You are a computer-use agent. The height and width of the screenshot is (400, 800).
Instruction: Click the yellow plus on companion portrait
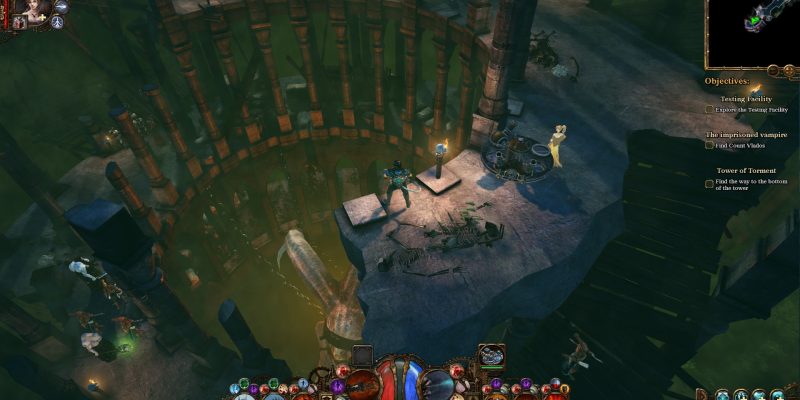coord(44,18)
